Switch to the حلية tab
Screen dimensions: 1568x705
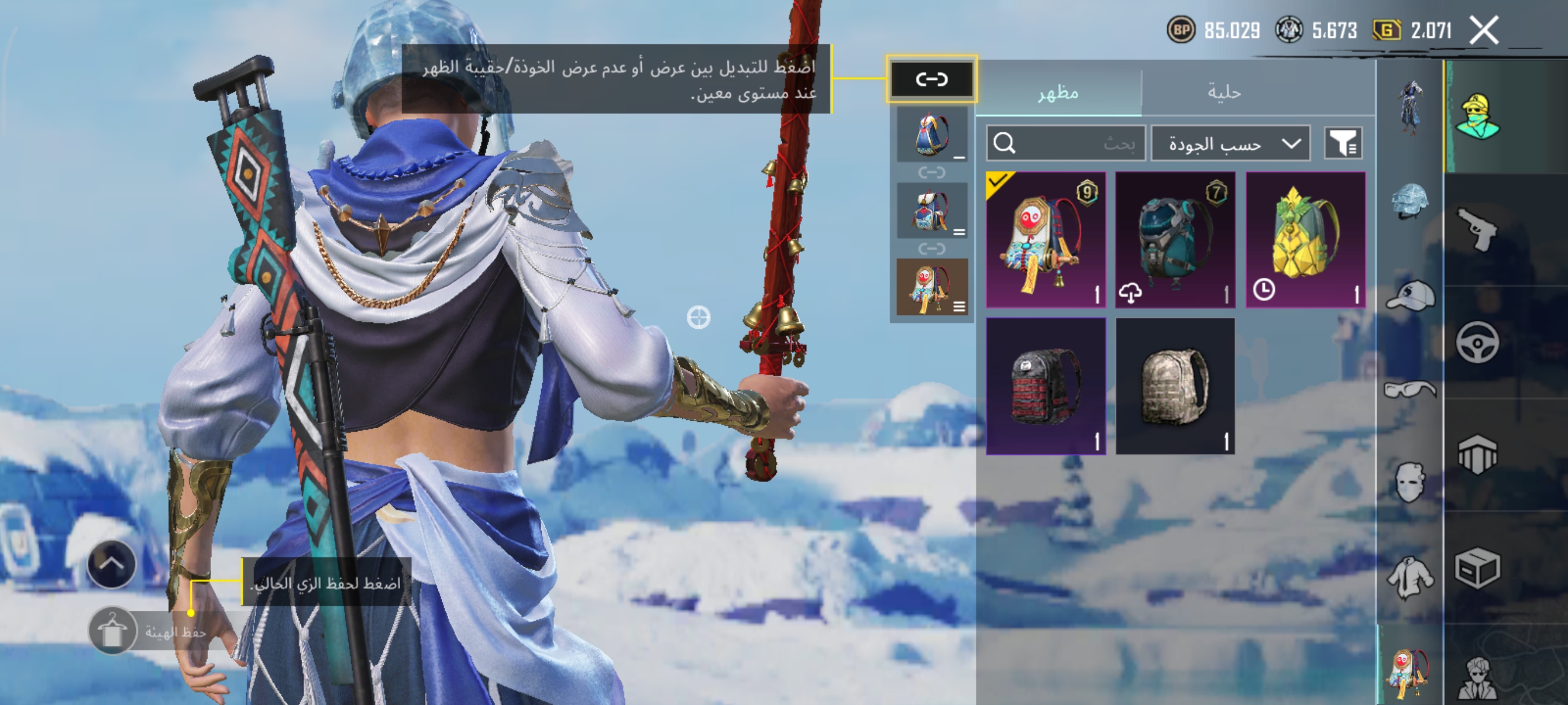coord(1223,92)
